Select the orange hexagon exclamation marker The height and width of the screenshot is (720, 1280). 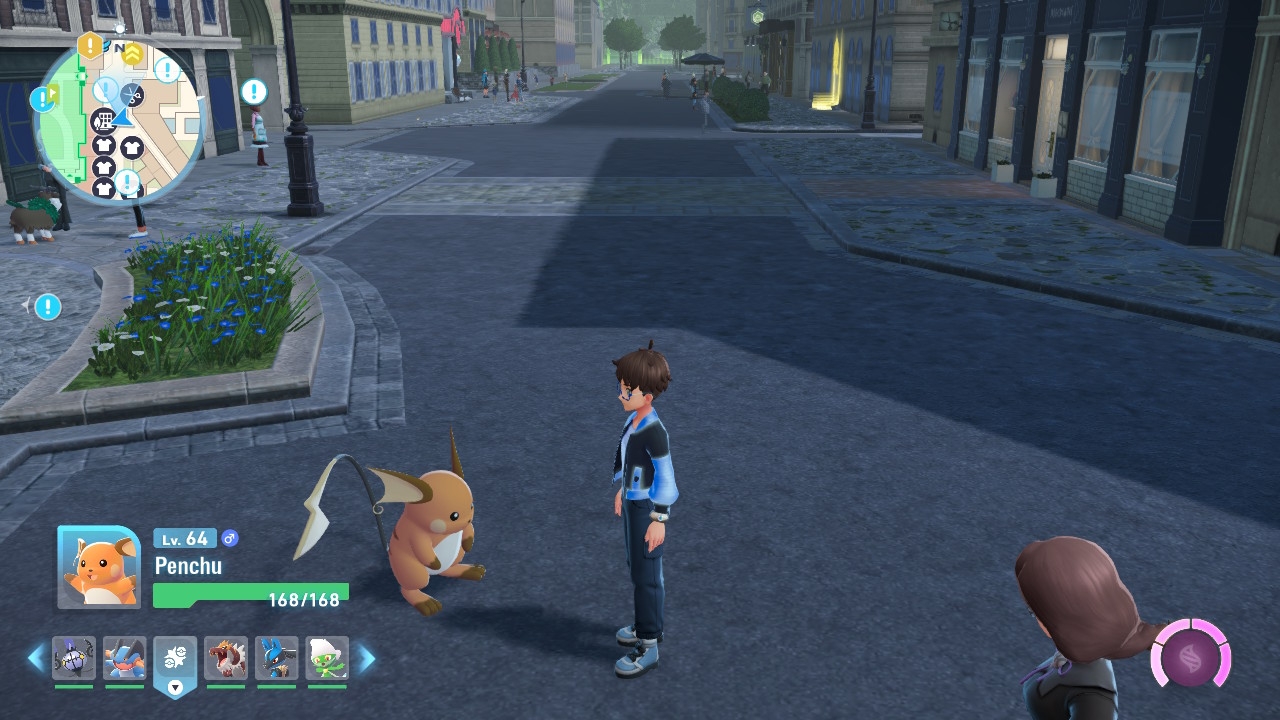pos(90,45)
